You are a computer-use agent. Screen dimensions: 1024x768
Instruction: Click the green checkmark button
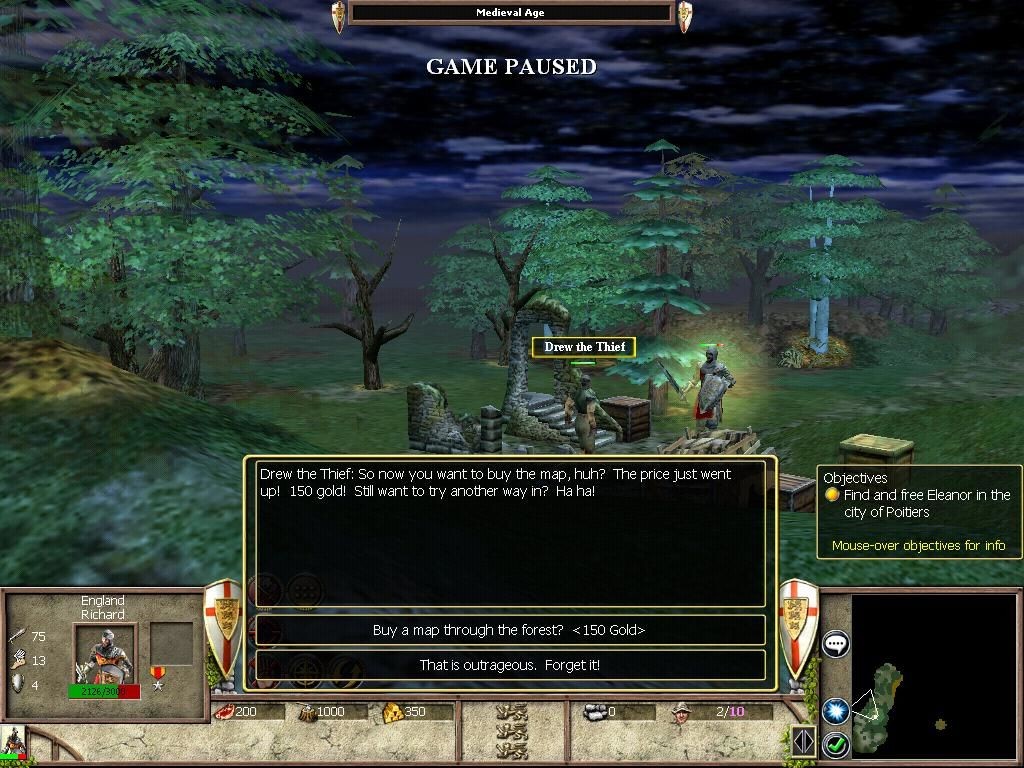835,743
